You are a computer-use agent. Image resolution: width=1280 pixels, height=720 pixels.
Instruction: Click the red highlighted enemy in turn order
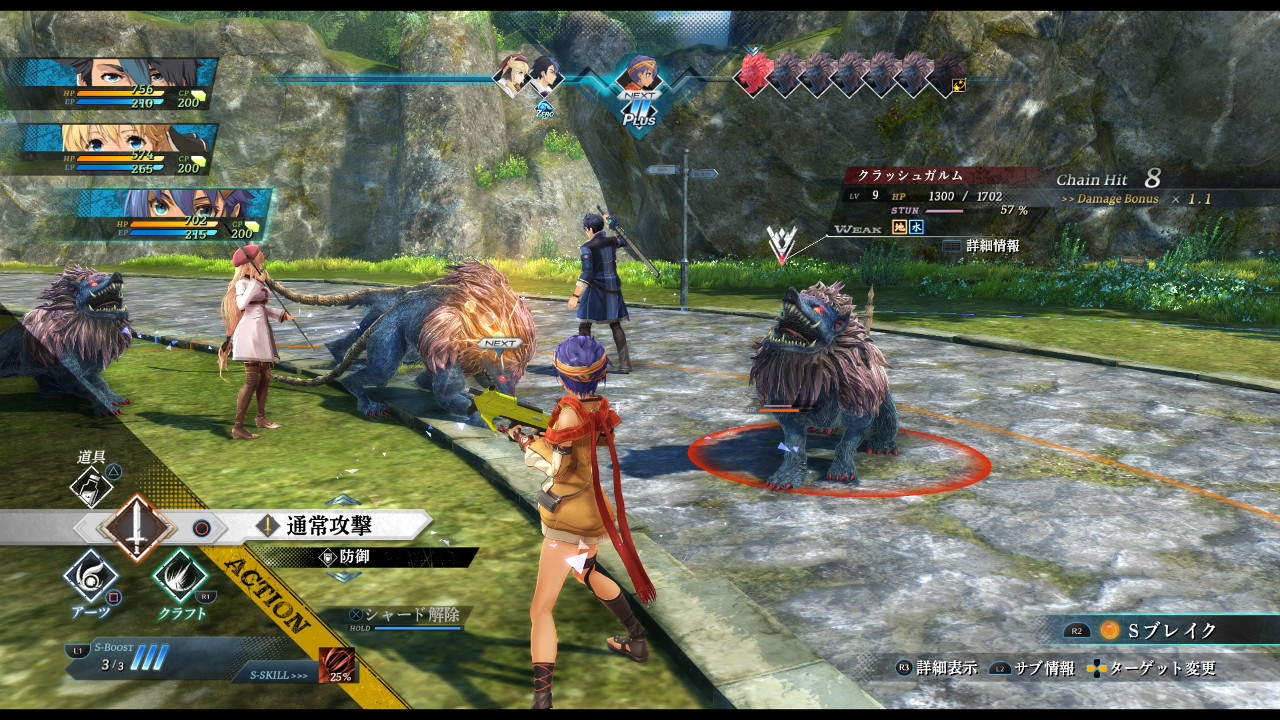click(x=754, y=72)
